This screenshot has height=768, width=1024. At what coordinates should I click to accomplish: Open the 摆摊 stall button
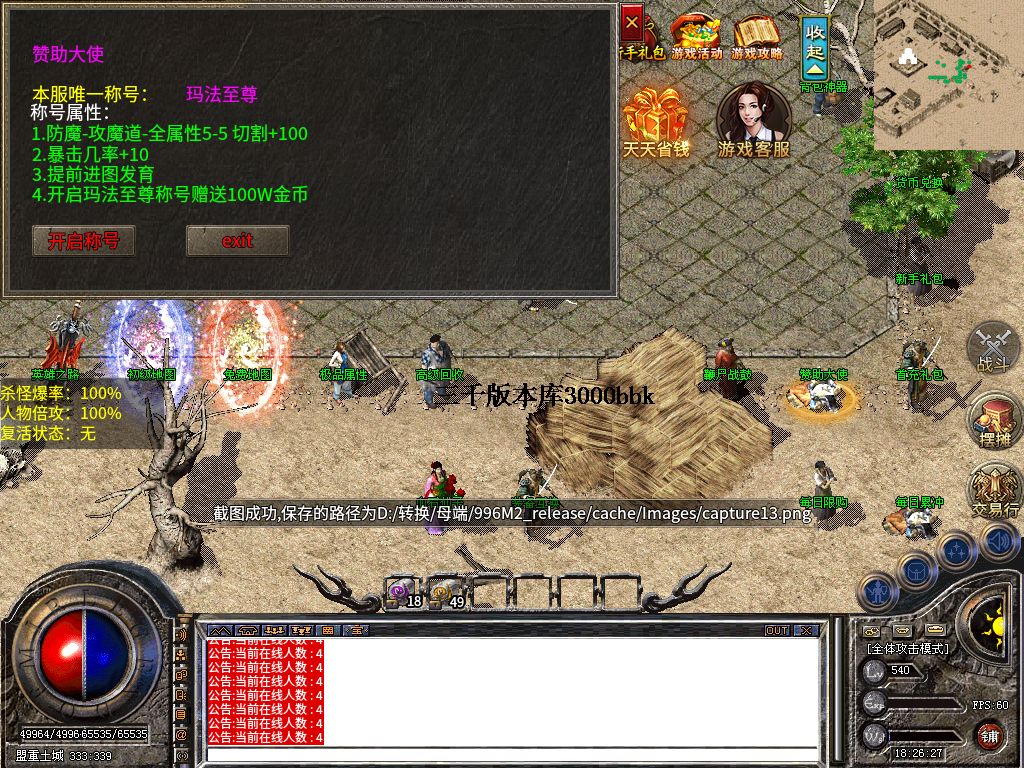coord(993,420)
